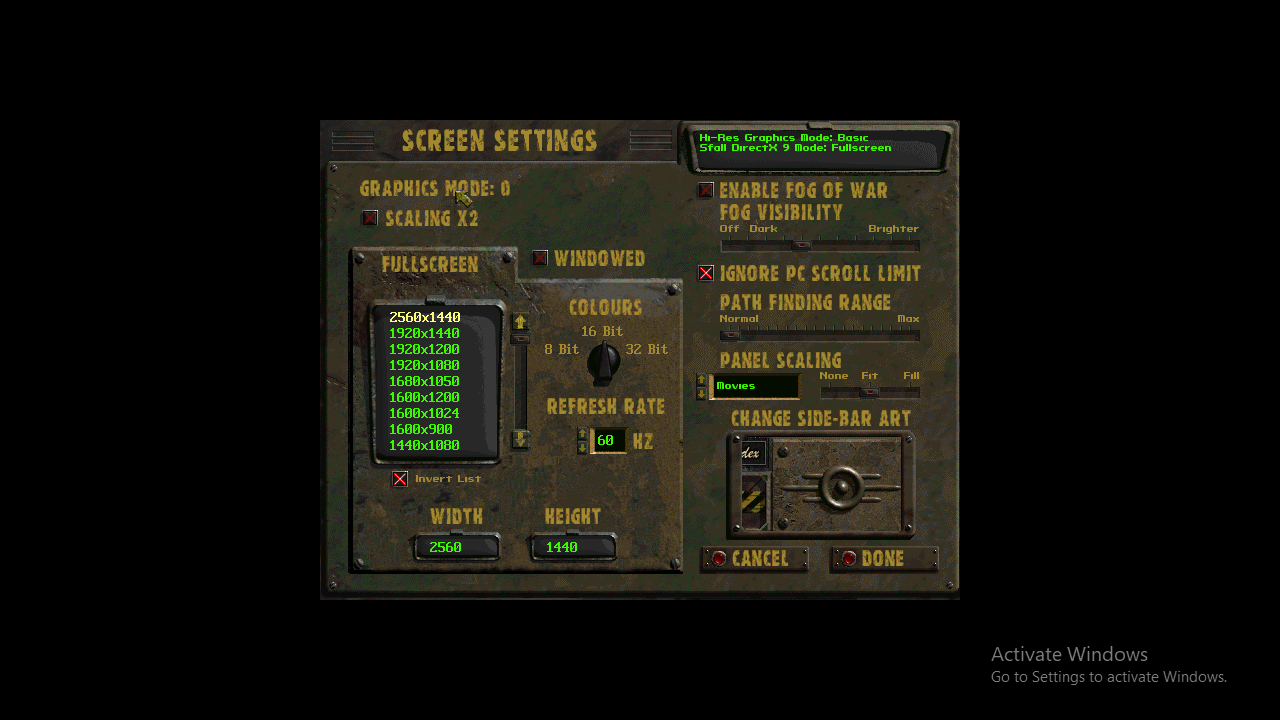1280x720 pixels.
Task: Uncheck Ignore PC Scroll Limit
Action: click(706, 273)
